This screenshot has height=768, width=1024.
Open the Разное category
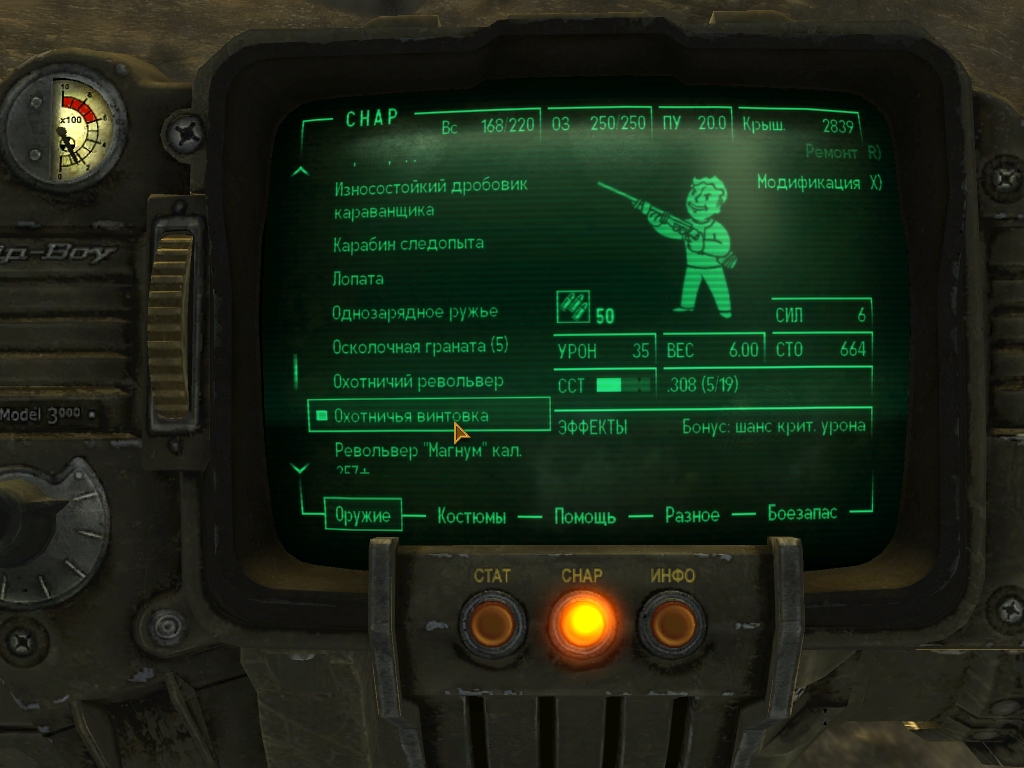[692, 516]
